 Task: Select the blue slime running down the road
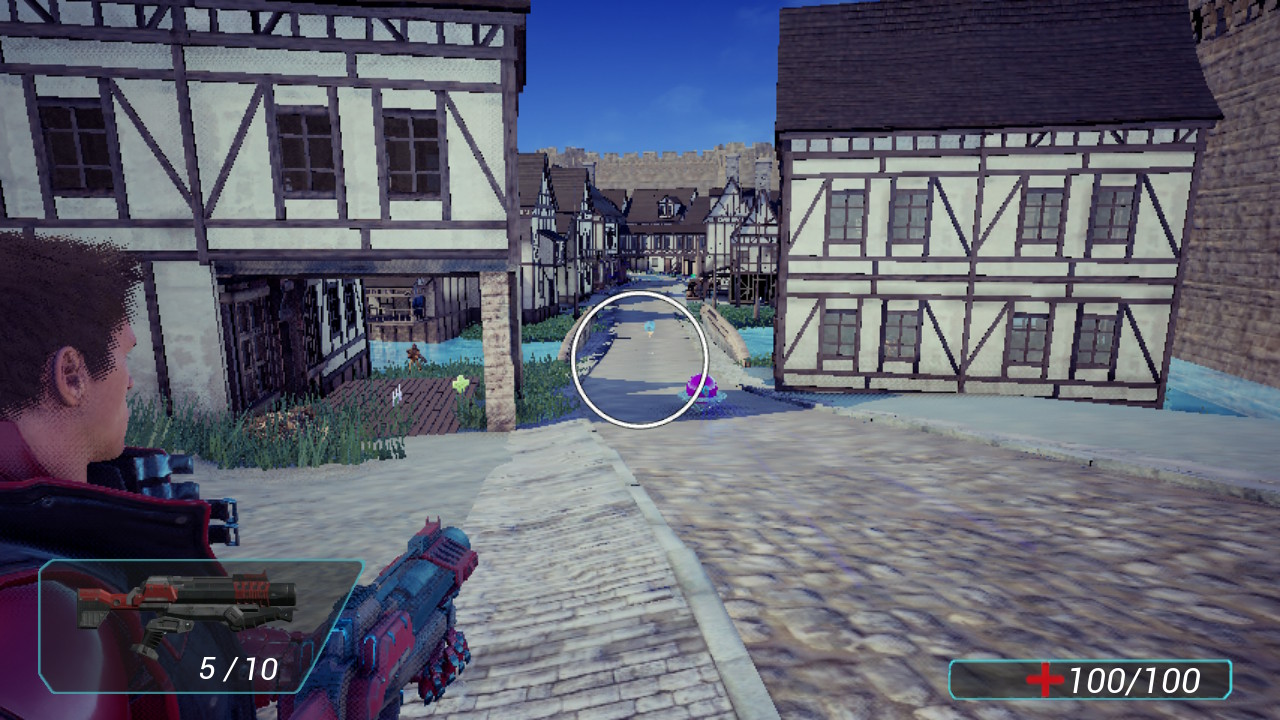pyautogui.click(x=650, y=327)
